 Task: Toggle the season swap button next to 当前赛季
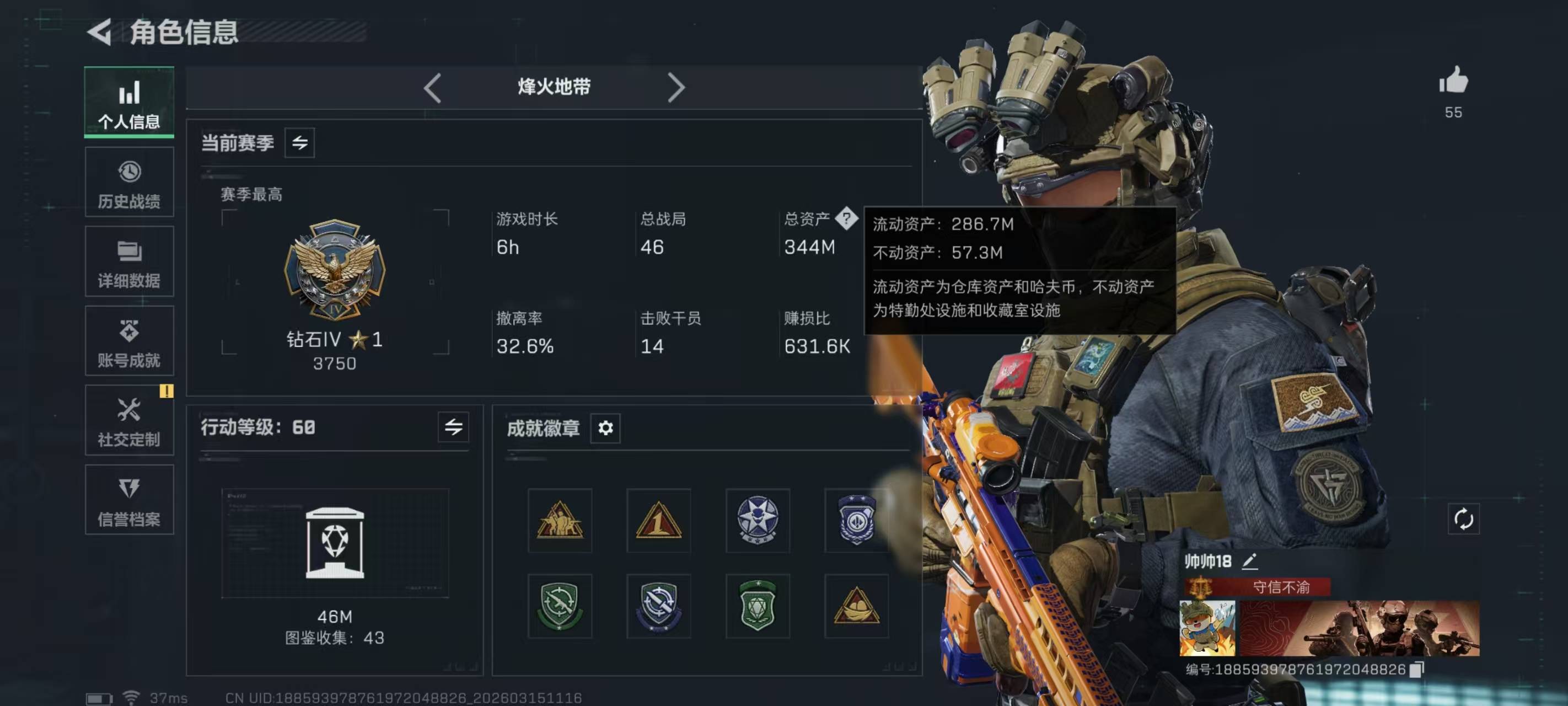tap(299, 143)
